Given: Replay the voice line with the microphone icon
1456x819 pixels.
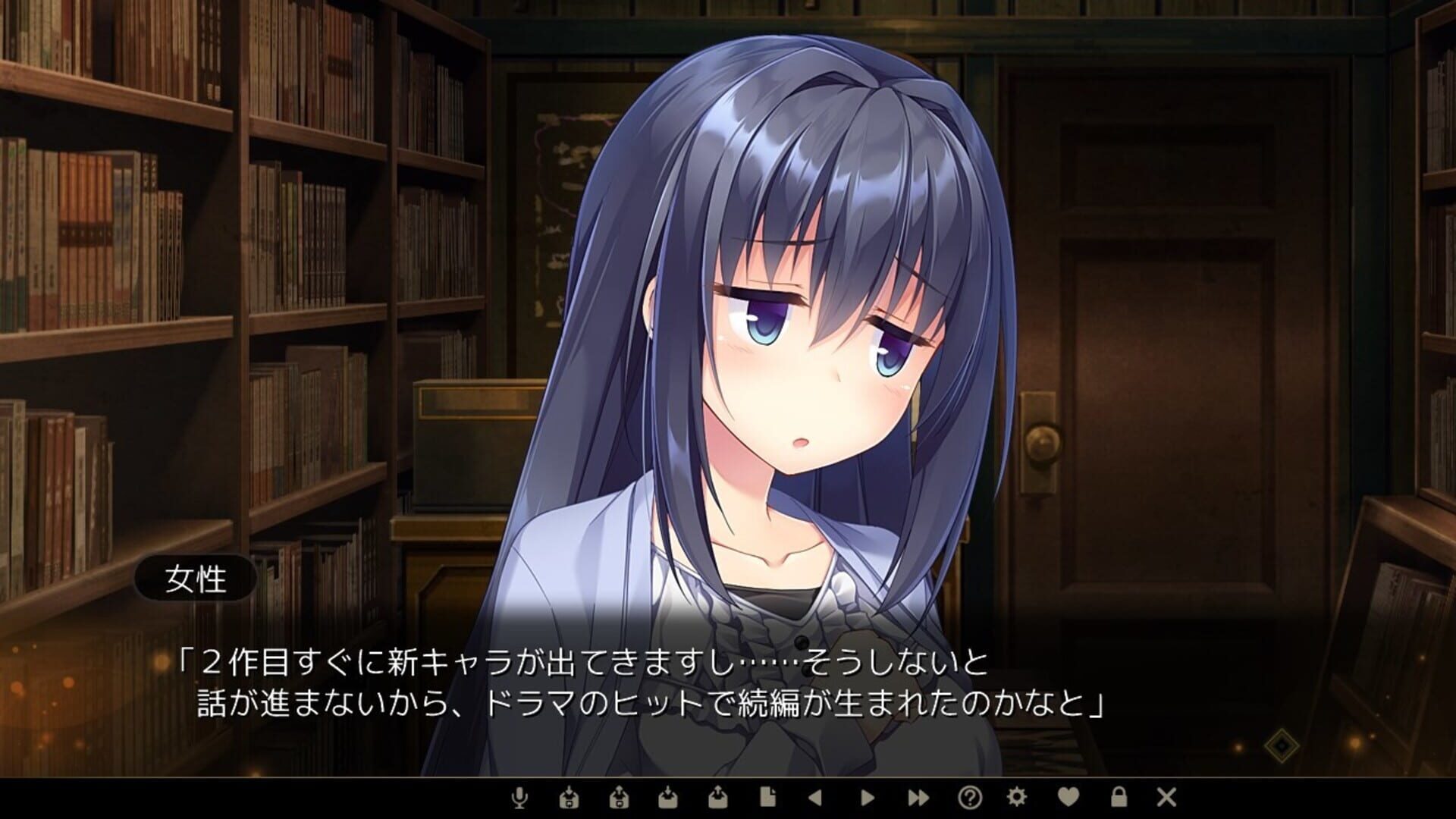Looking at the screenshot, I should [x=517, y=798].
